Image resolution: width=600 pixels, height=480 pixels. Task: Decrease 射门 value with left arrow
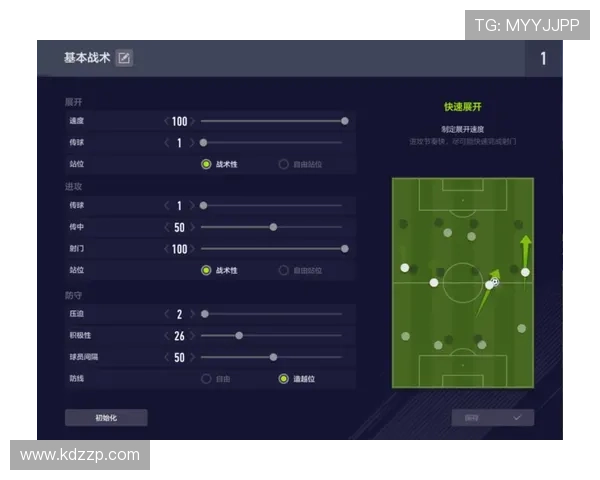(167, 248)
